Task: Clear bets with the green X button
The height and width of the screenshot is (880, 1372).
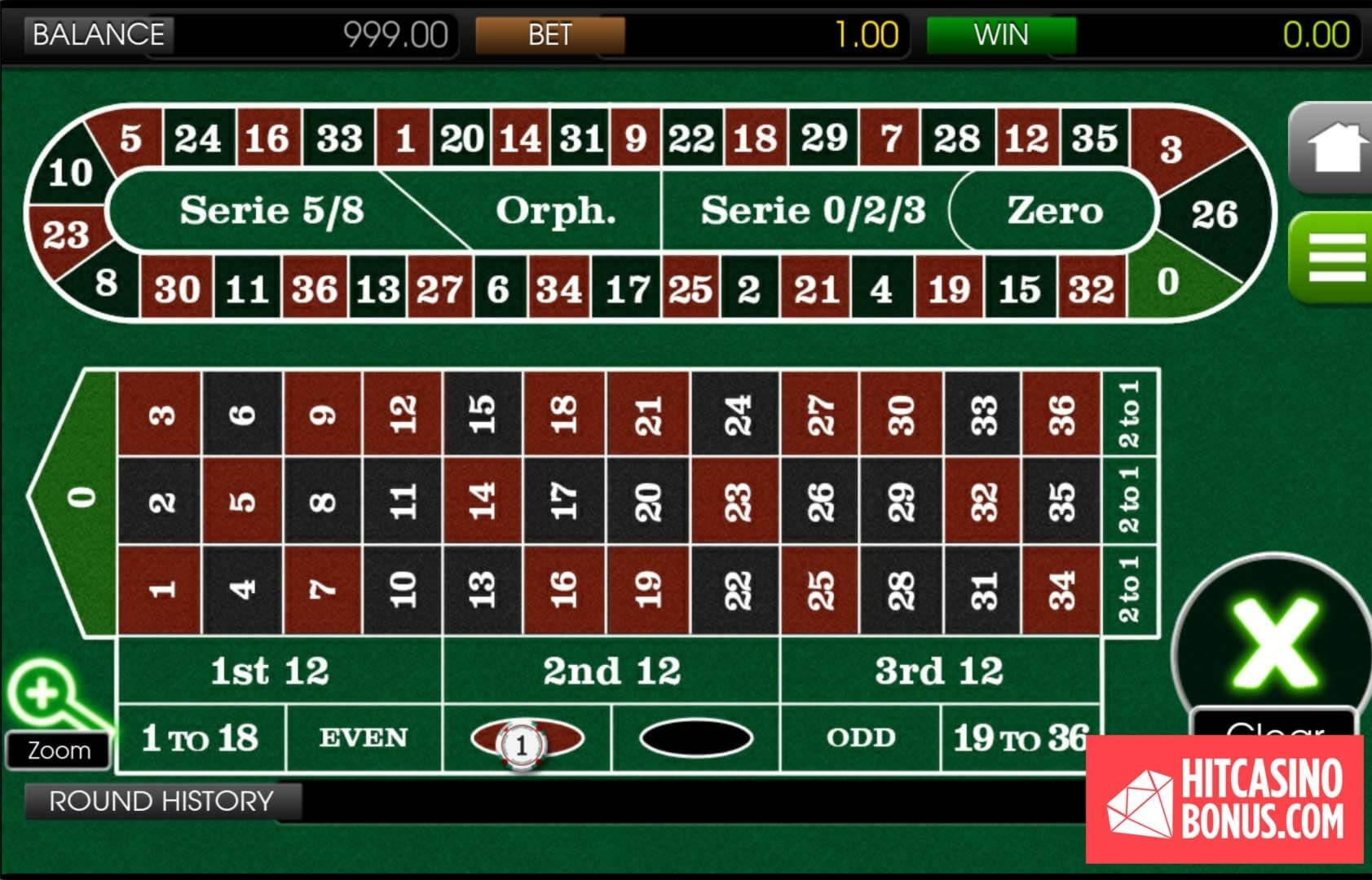Action: pyautogui.click(x=1273, y=644)
